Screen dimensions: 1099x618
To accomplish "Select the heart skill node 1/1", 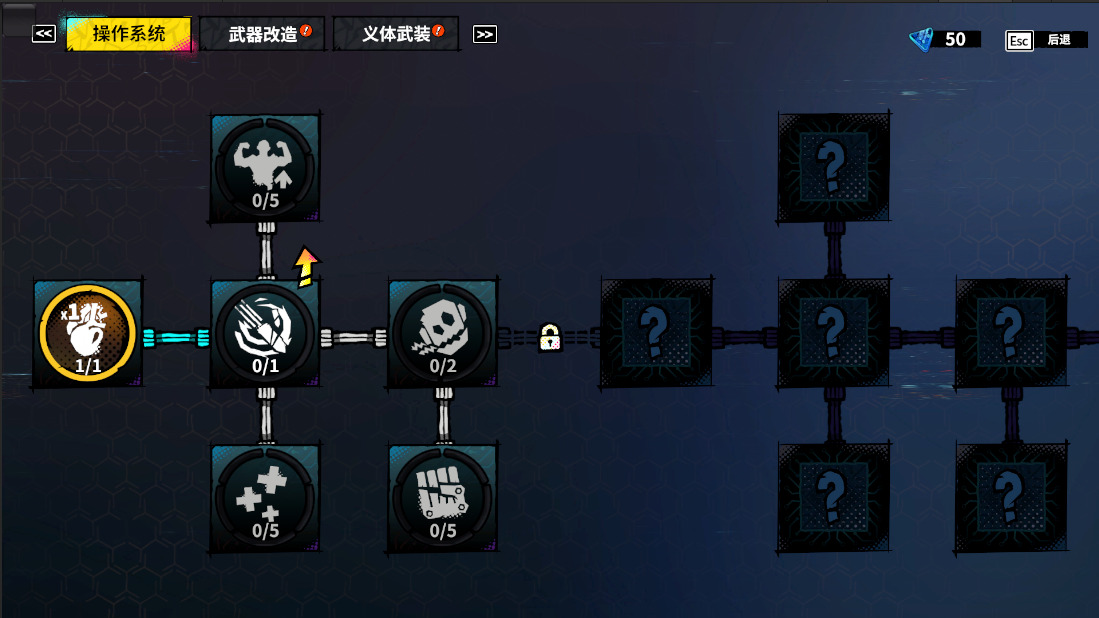I will (88, 334).
